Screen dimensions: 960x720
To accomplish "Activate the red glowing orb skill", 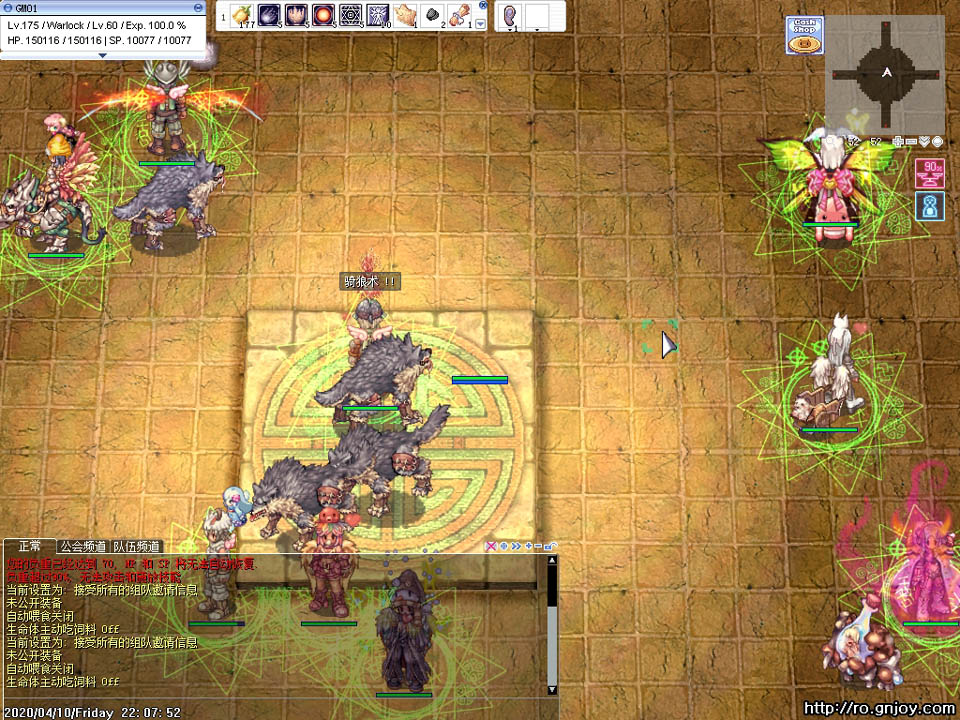I will (x=323, y=15).
